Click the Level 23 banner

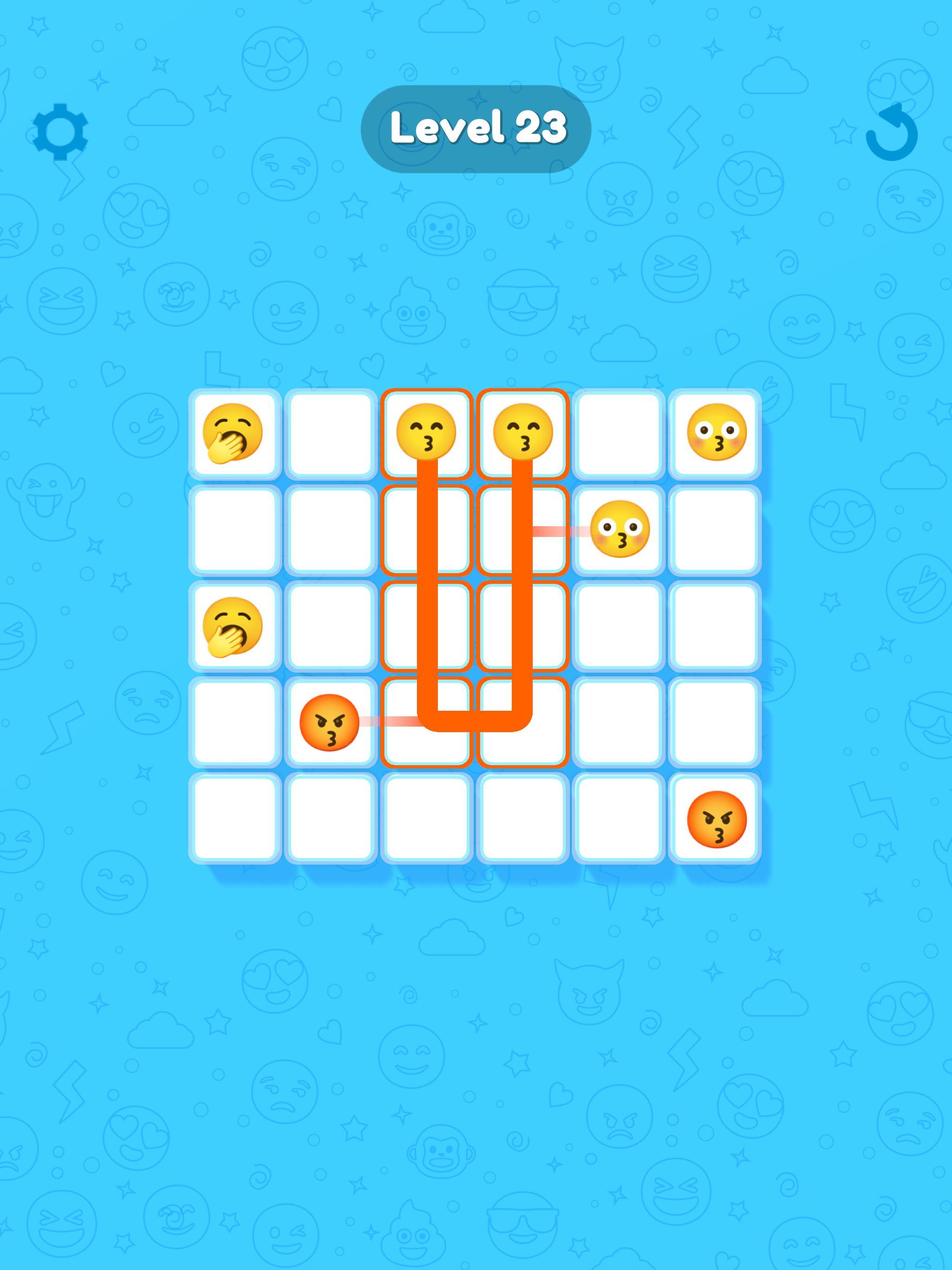(x=476, y=129)
